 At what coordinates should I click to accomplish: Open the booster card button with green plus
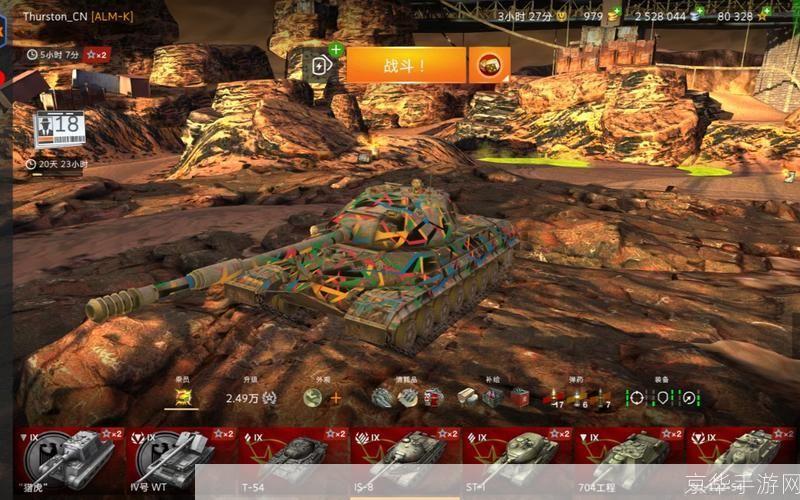point(322,64)
